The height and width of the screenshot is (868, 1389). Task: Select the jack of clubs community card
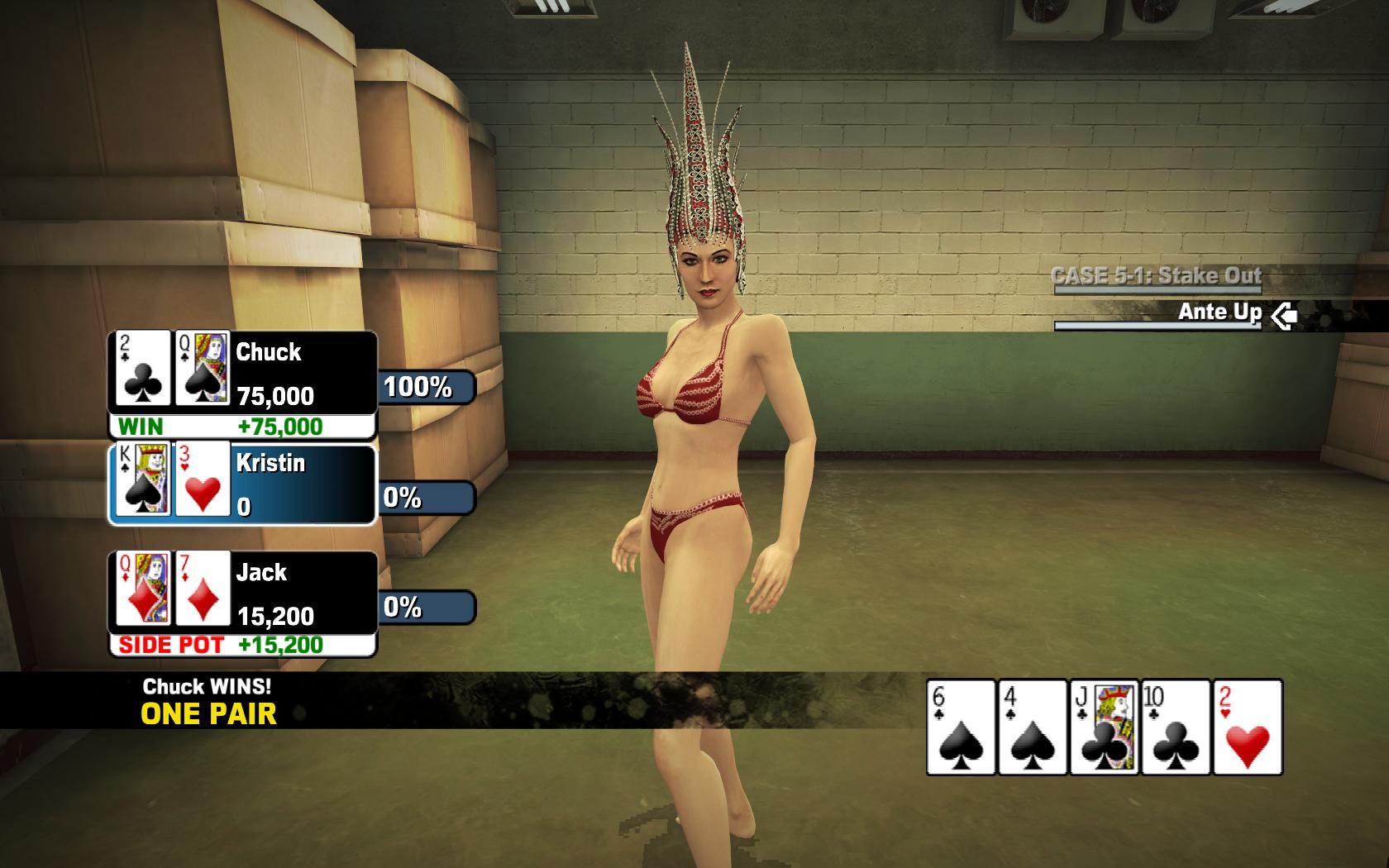click(x=1105, y=727)
